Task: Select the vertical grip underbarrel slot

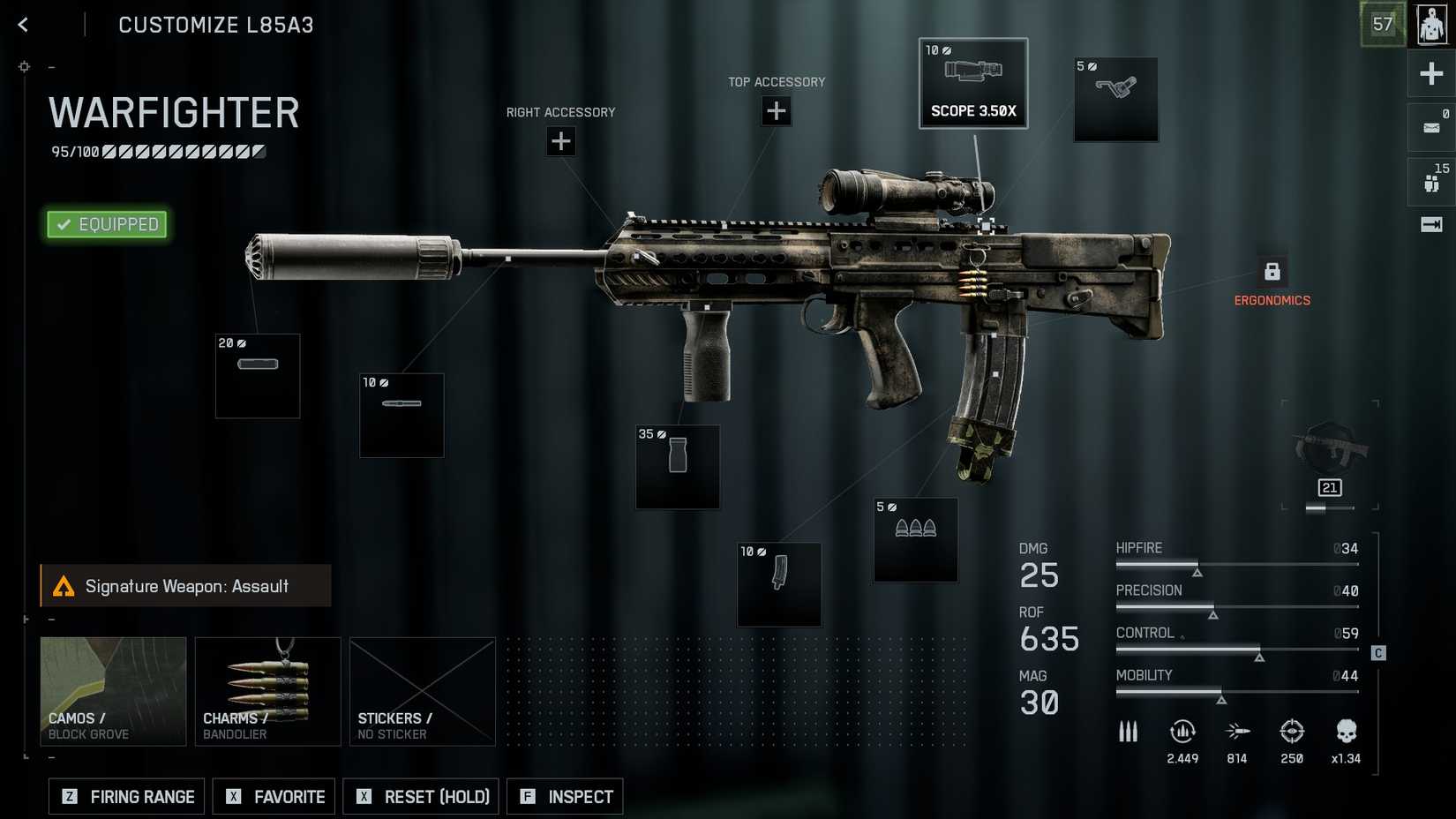Action: (x=678, y=467)
